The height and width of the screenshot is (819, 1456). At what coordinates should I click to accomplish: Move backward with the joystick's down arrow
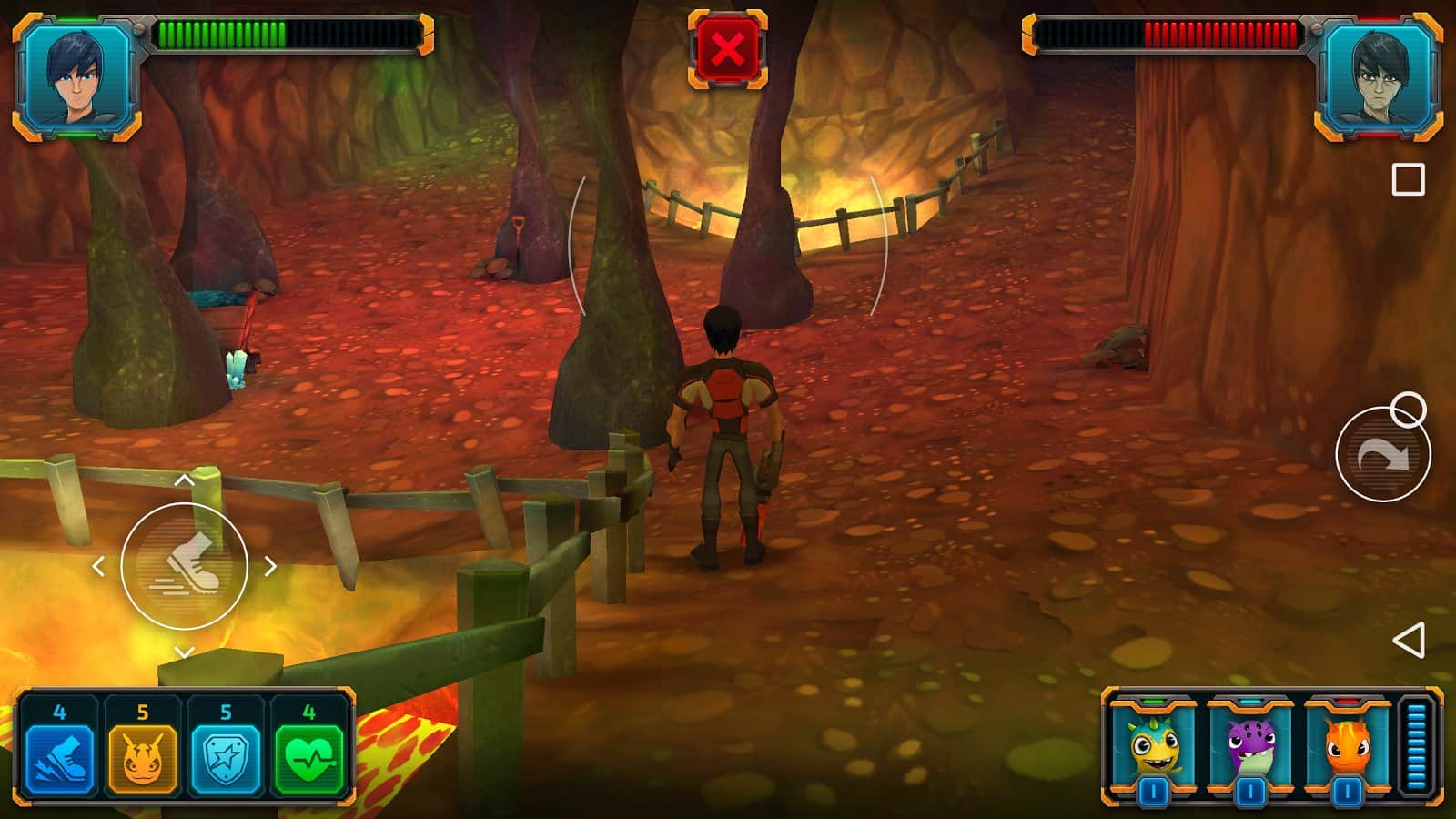coord(184,652)
